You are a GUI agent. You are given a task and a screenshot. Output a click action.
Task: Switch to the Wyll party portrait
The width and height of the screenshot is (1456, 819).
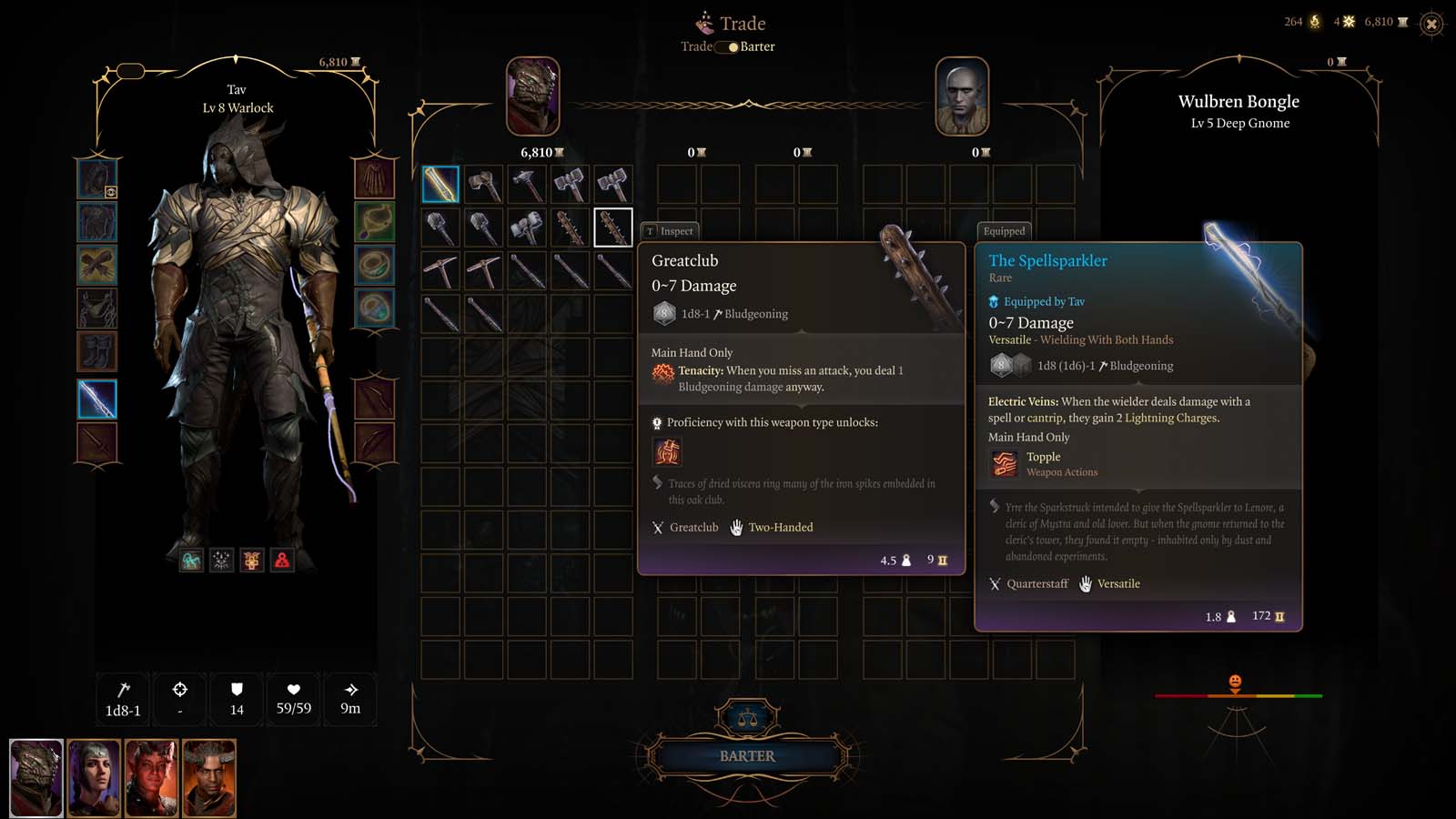(209, 778)
